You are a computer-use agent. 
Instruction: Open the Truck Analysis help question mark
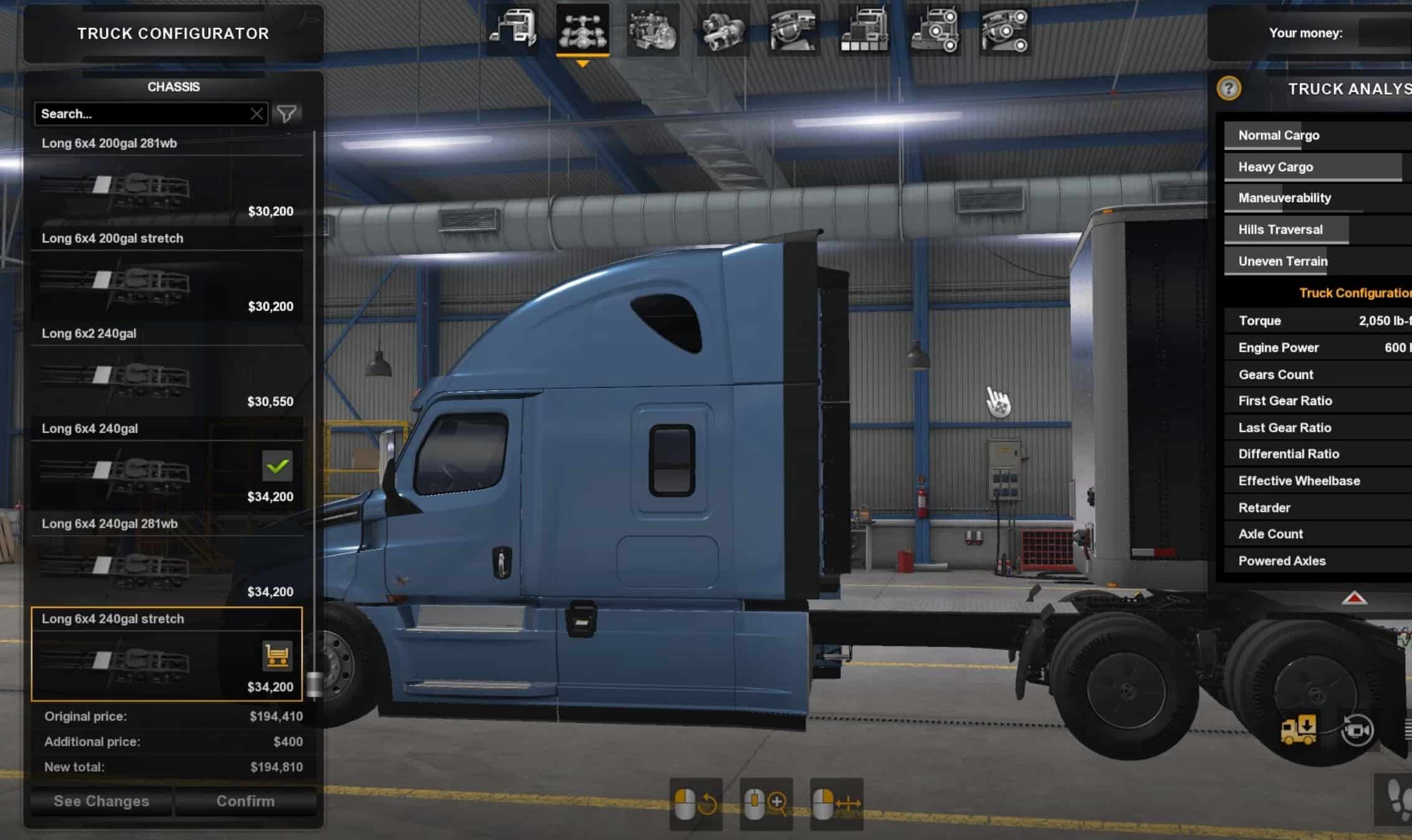tap(1228, 88)
